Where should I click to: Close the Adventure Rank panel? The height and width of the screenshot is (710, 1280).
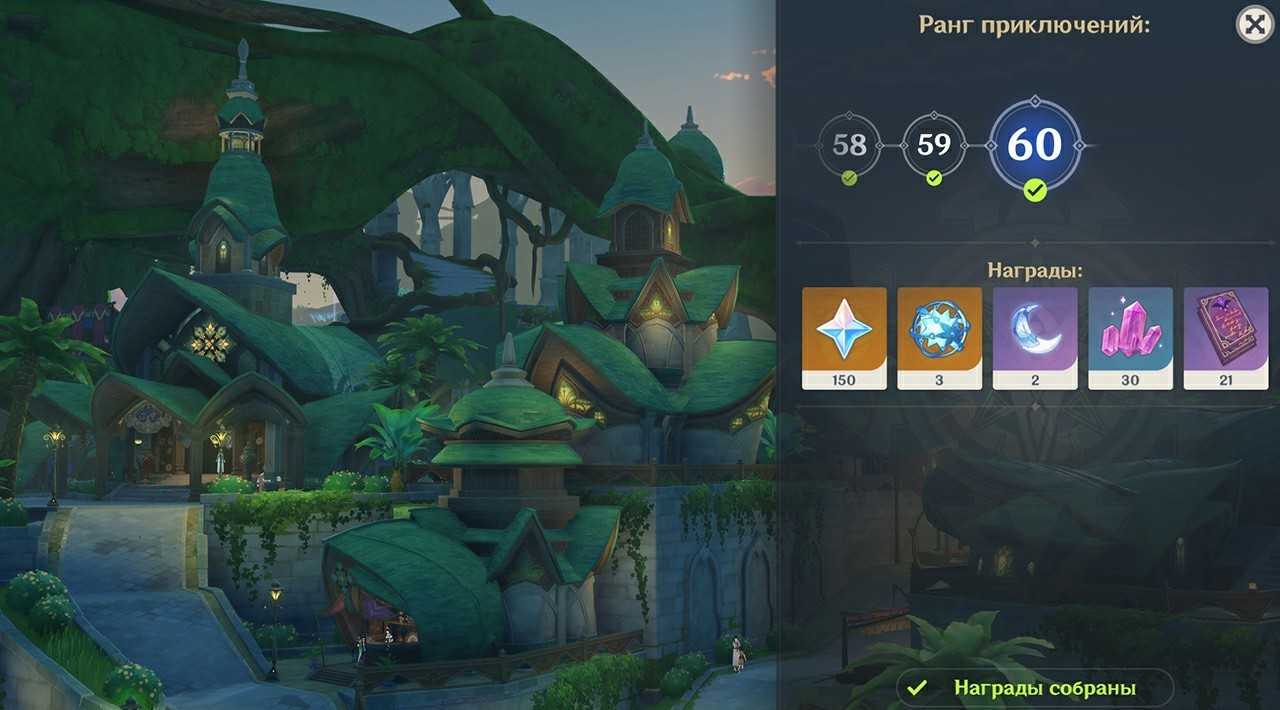1254,24
